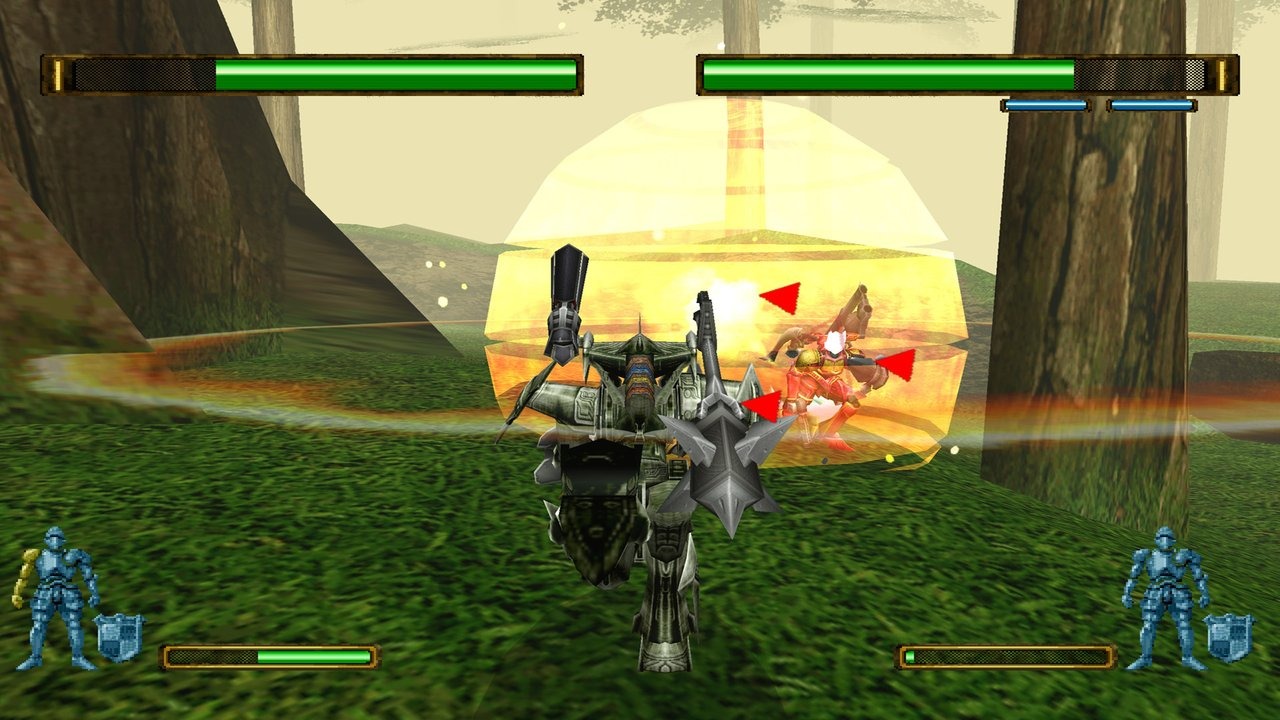Click the shield icon beside the left knight
The width and height of the screenshot is (1280, 720).
pyautogui.click(x=118, y=638)
